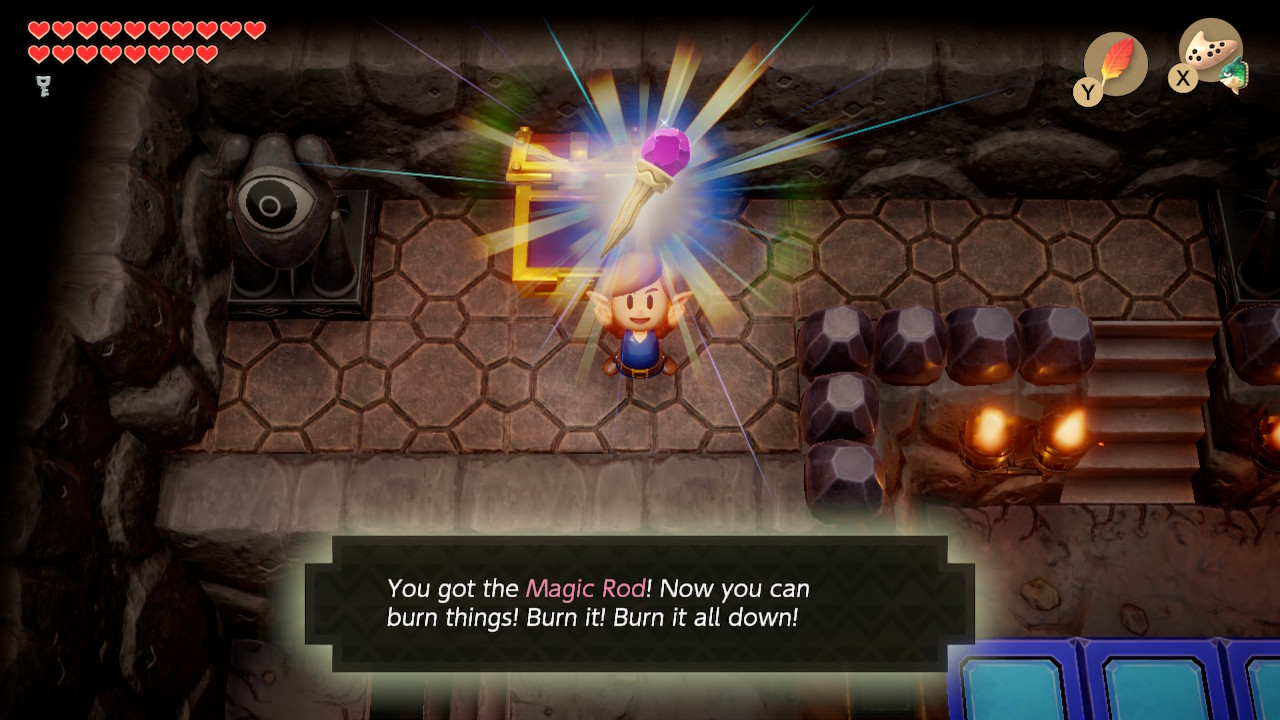Select the Roc's Feather item slot
1280x720 pixels.
(x=1115, y=64)
